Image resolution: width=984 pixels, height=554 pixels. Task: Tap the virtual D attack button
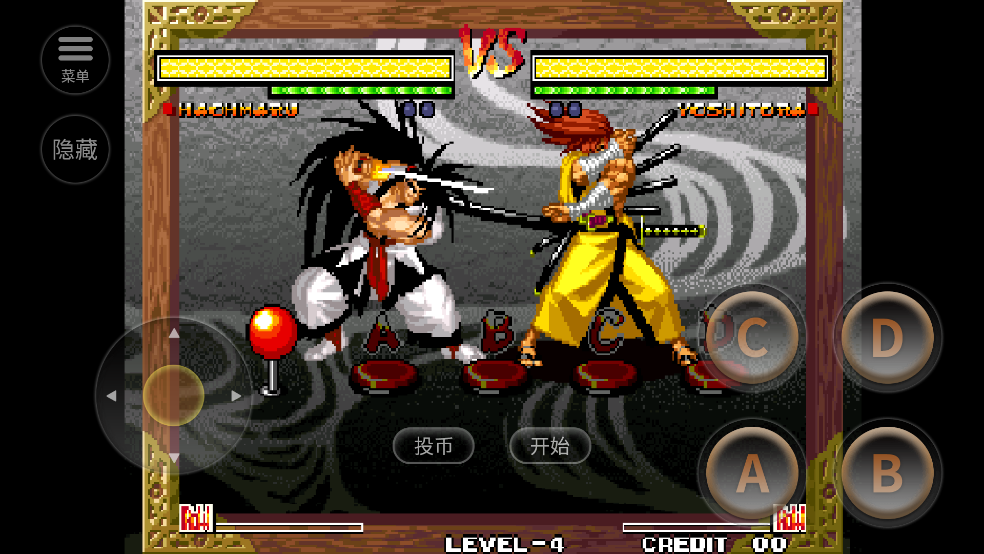(x=887, y=339)
